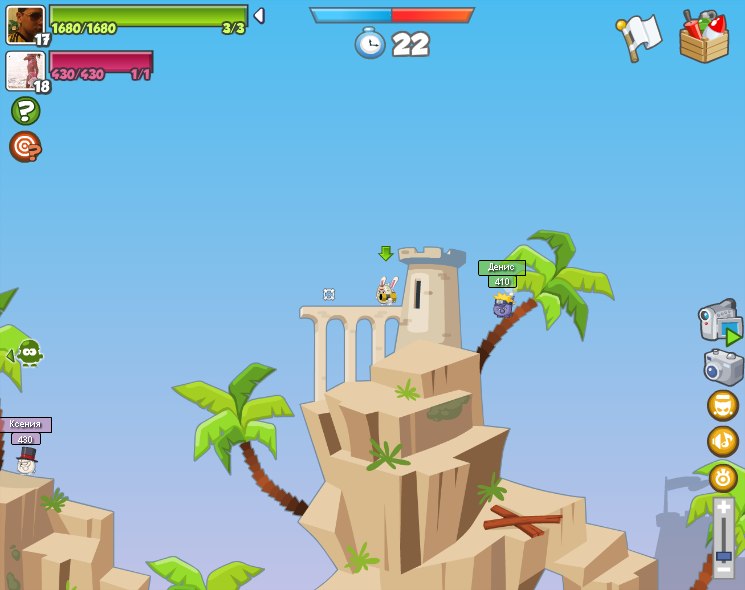This screenshot has width=745, height=590.
Task: Select the level 18 player avatar
Action: pyautogui.click(x=25, y=70)
